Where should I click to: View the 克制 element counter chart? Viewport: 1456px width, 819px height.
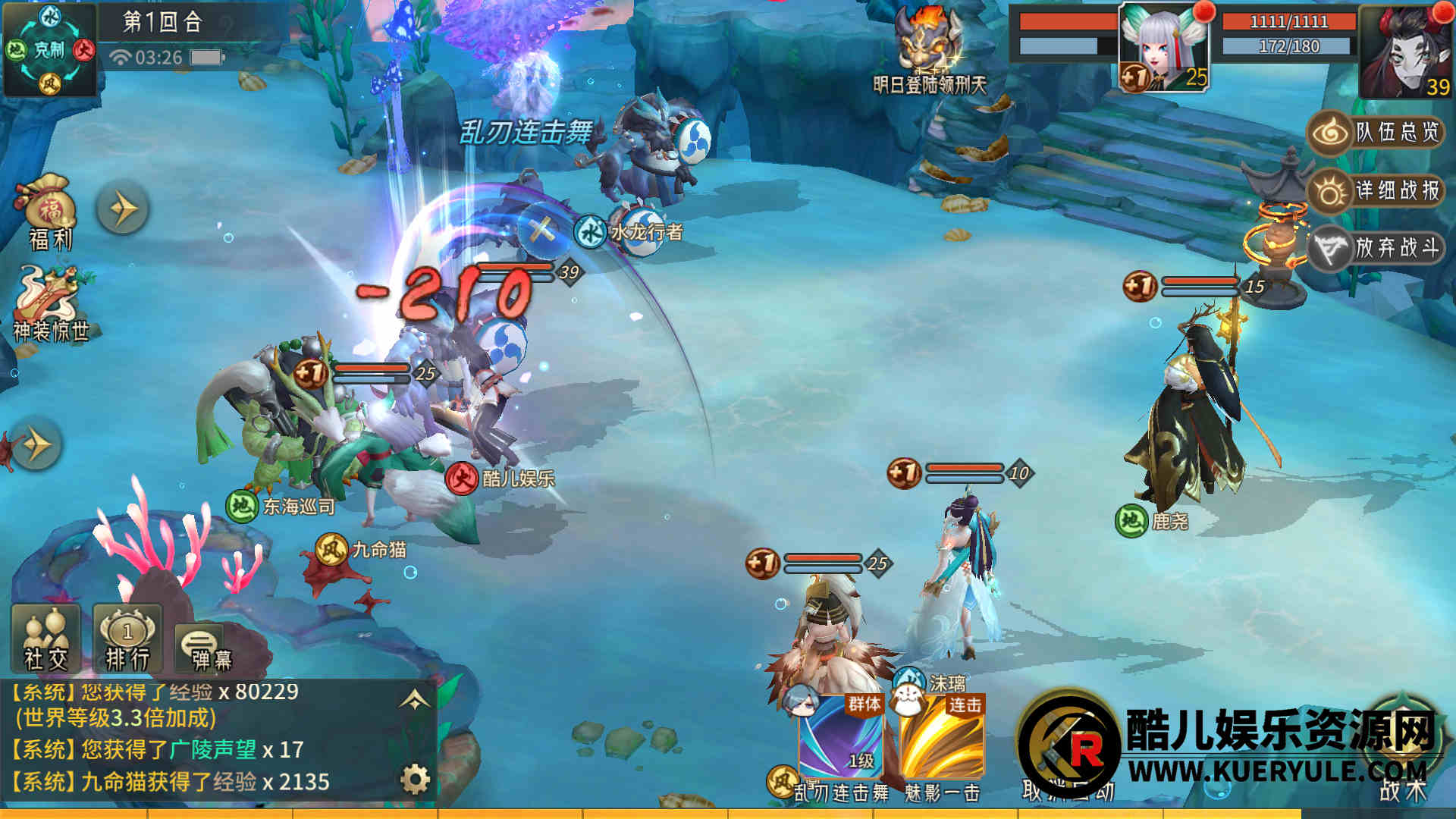pos(49,50)
